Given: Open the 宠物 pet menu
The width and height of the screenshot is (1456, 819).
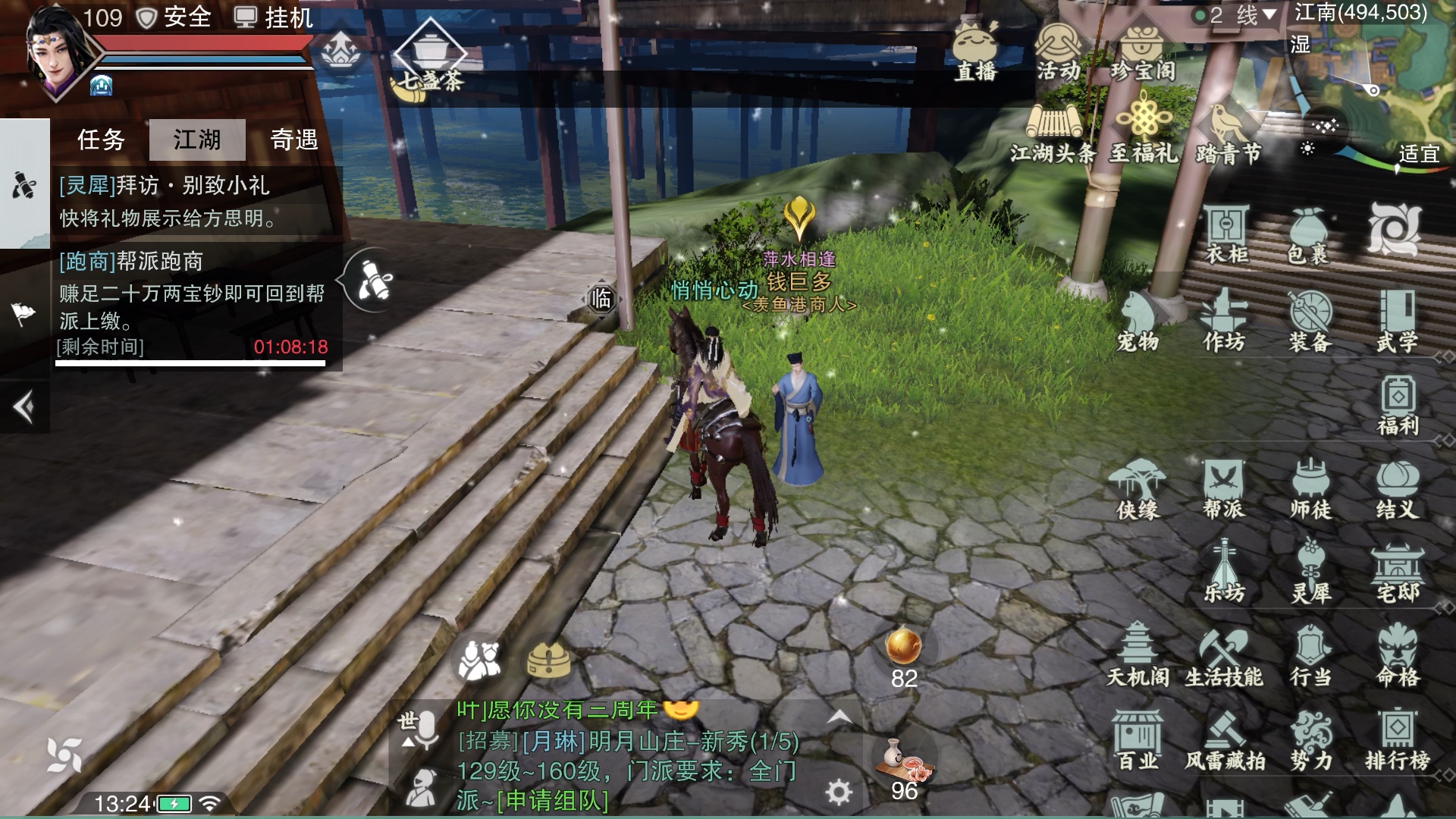Looking at the screenshot, I should [x=1137, y=322].
